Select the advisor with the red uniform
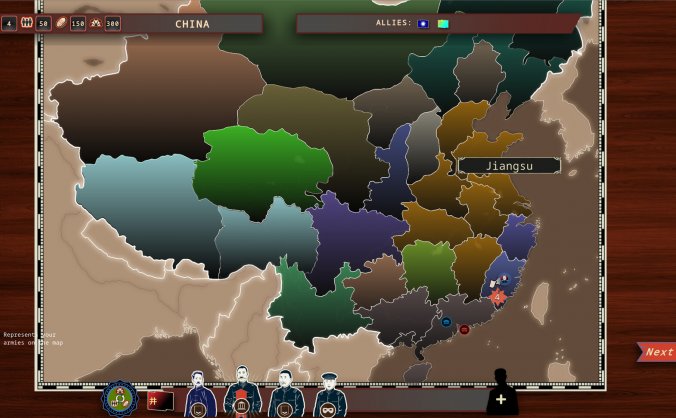 (242, 395)
